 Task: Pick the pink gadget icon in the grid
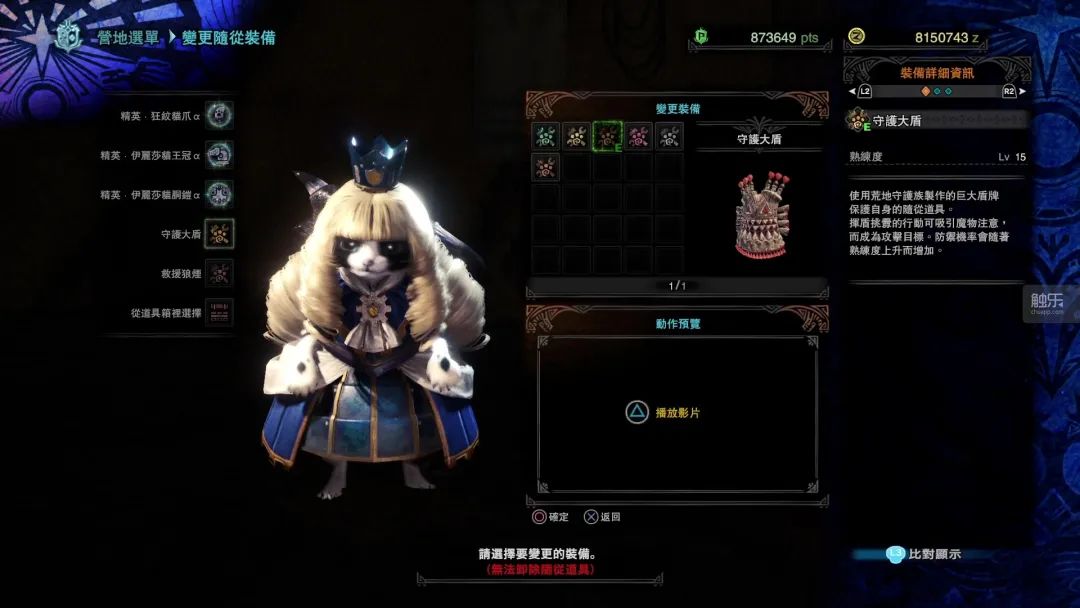[639, 136]
